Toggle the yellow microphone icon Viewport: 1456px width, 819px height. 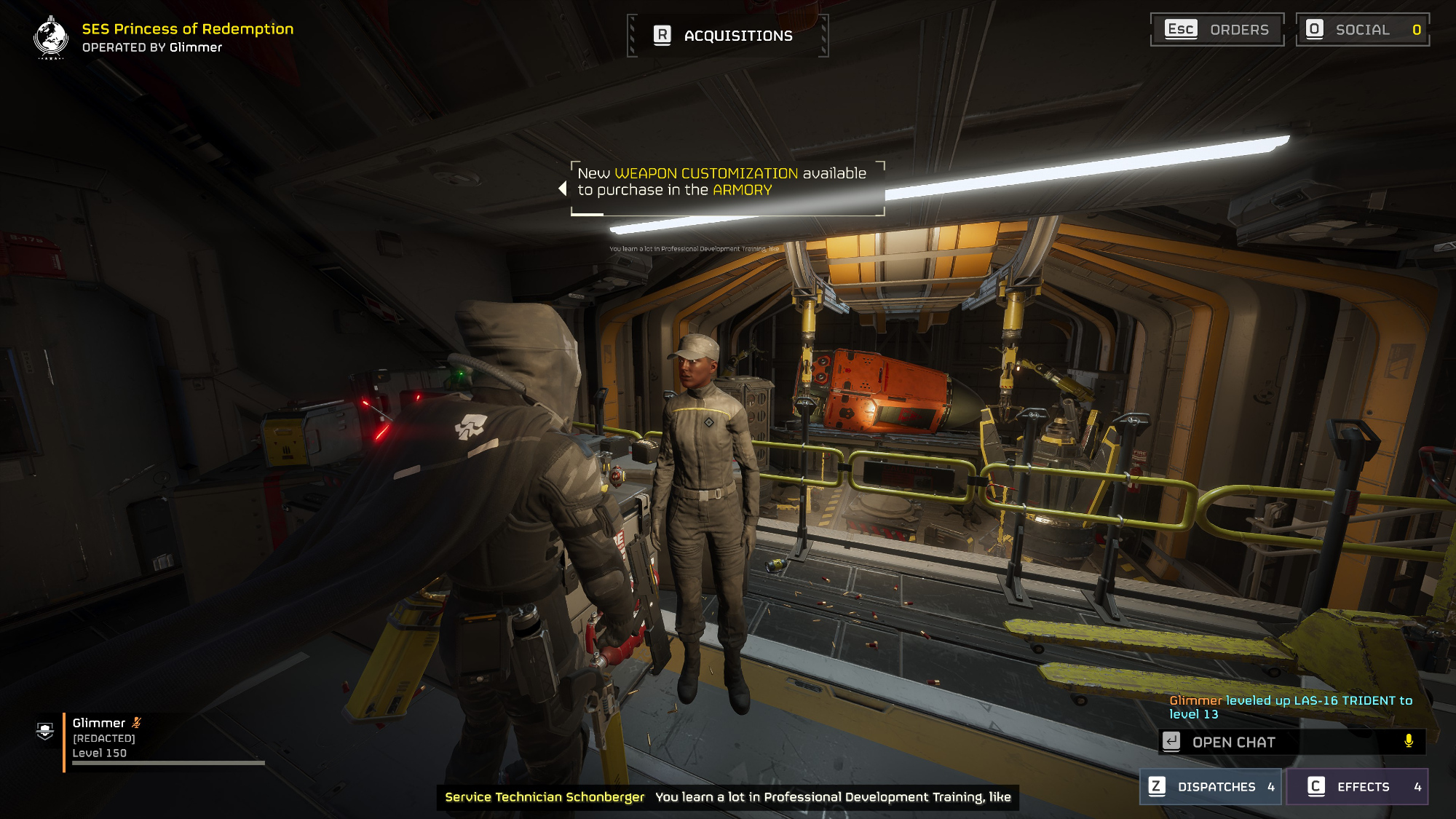pos(1409,741)
